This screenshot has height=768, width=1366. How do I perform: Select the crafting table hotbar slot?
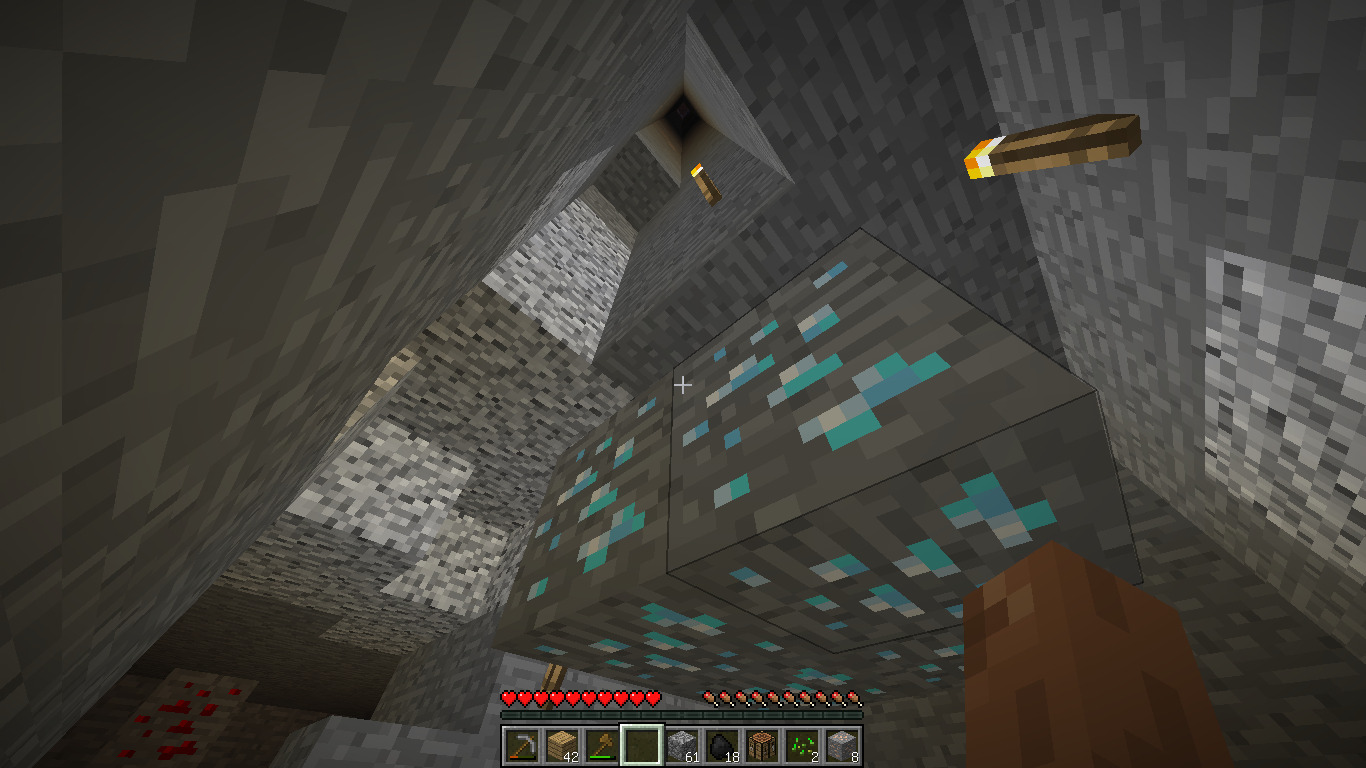(x=761, y=745)
